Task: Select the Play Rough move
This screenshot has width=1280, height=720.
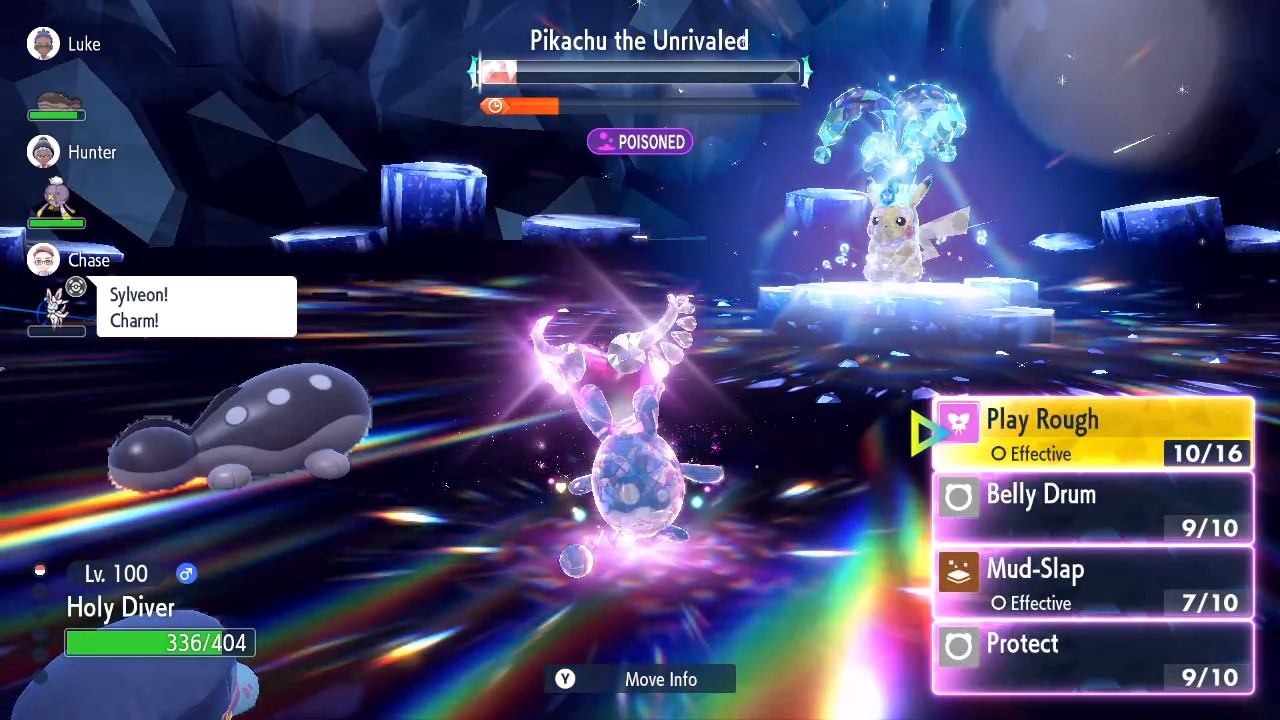Action: click(x=1092, y=434)
